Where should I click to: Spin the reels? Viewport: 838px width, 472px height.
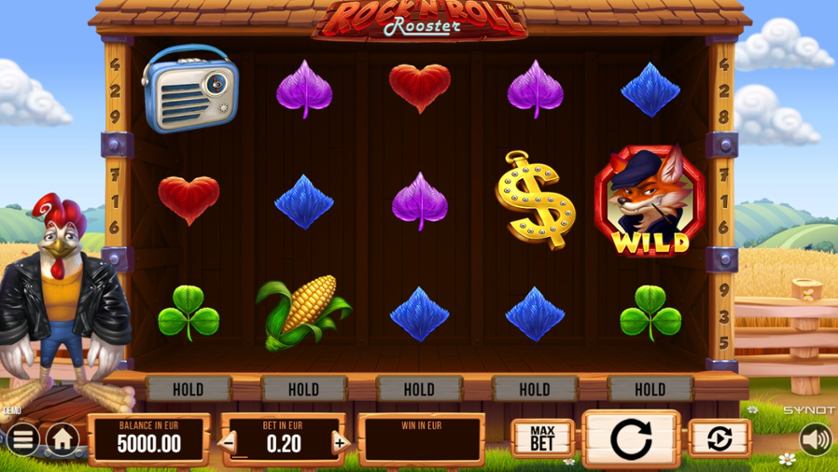[x=631, y=438]
